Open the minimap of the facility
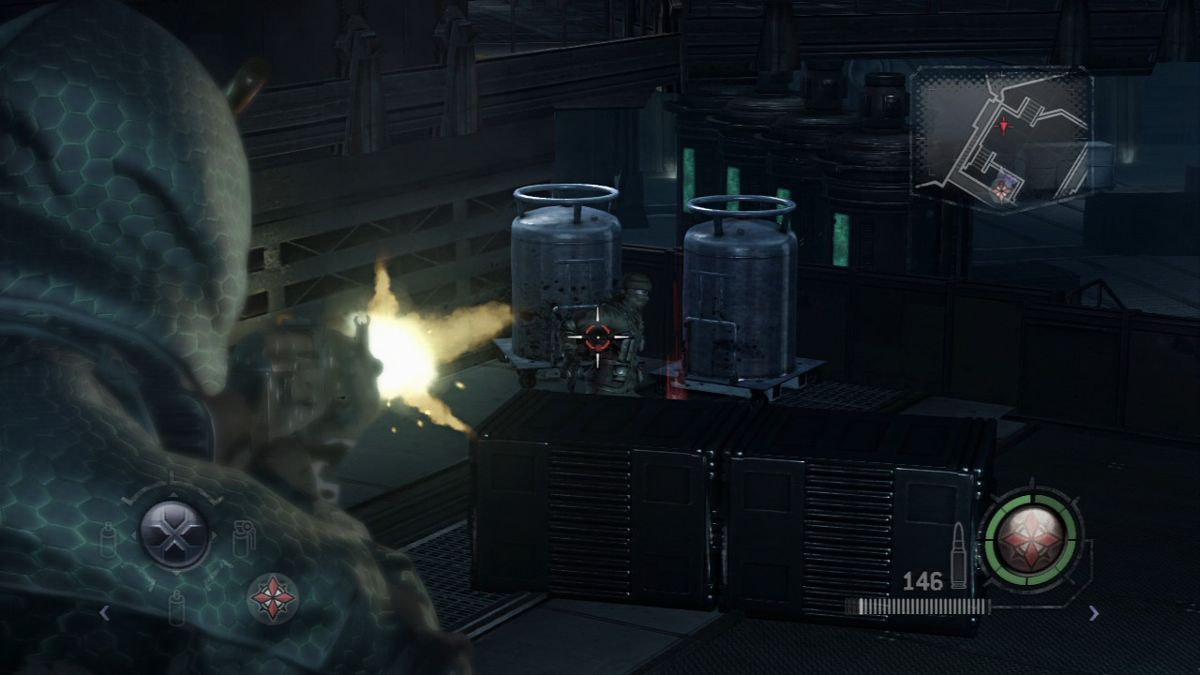1200x675 pixels. (x=1002, y=138)
